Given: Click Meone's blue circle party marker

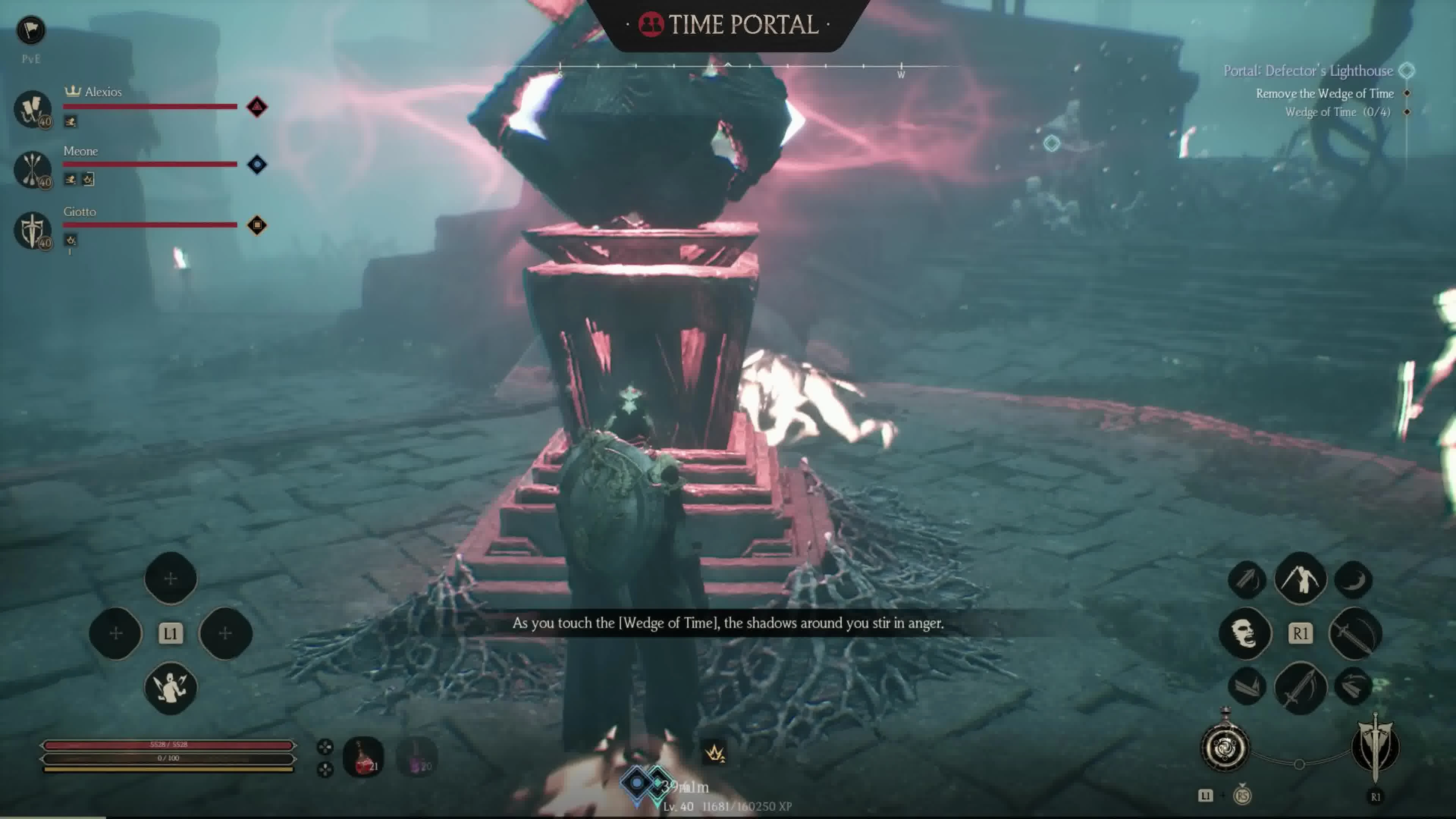Looking at the screenshot, I should tap(257, 165).
